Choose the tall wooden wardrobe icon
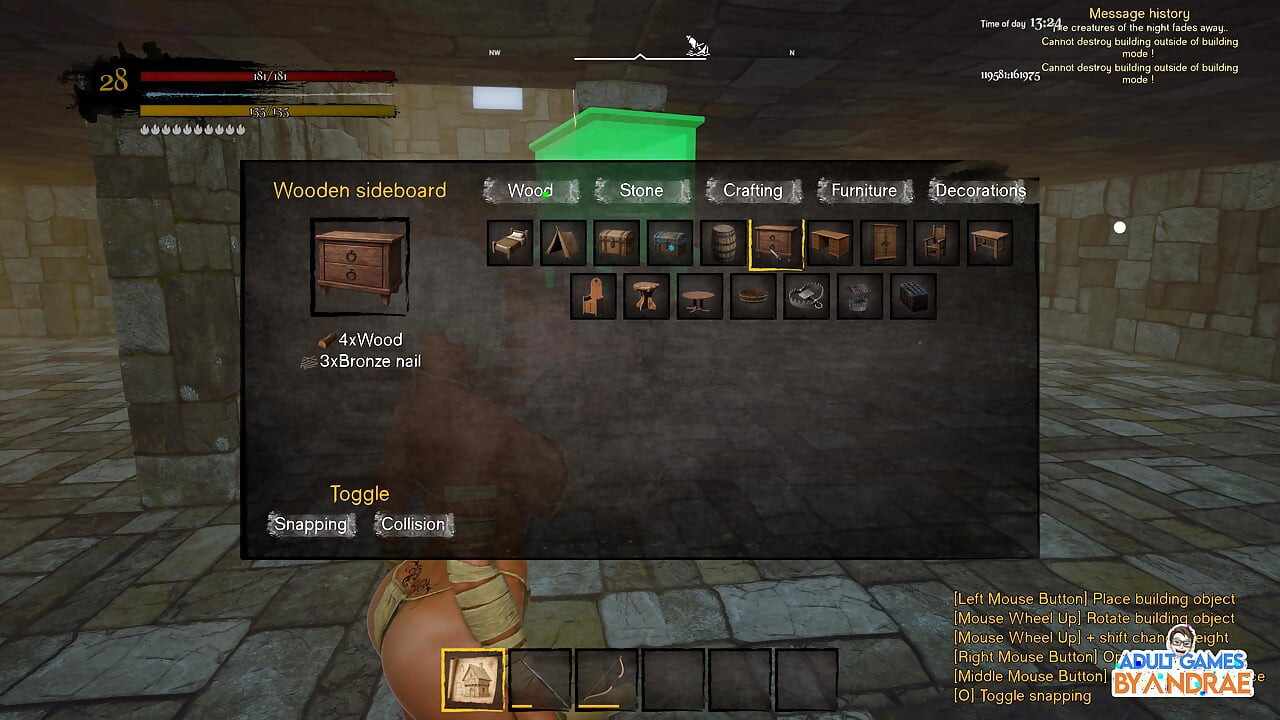The width and height of the screenshot is (1280, 720). tap(883, 243)
